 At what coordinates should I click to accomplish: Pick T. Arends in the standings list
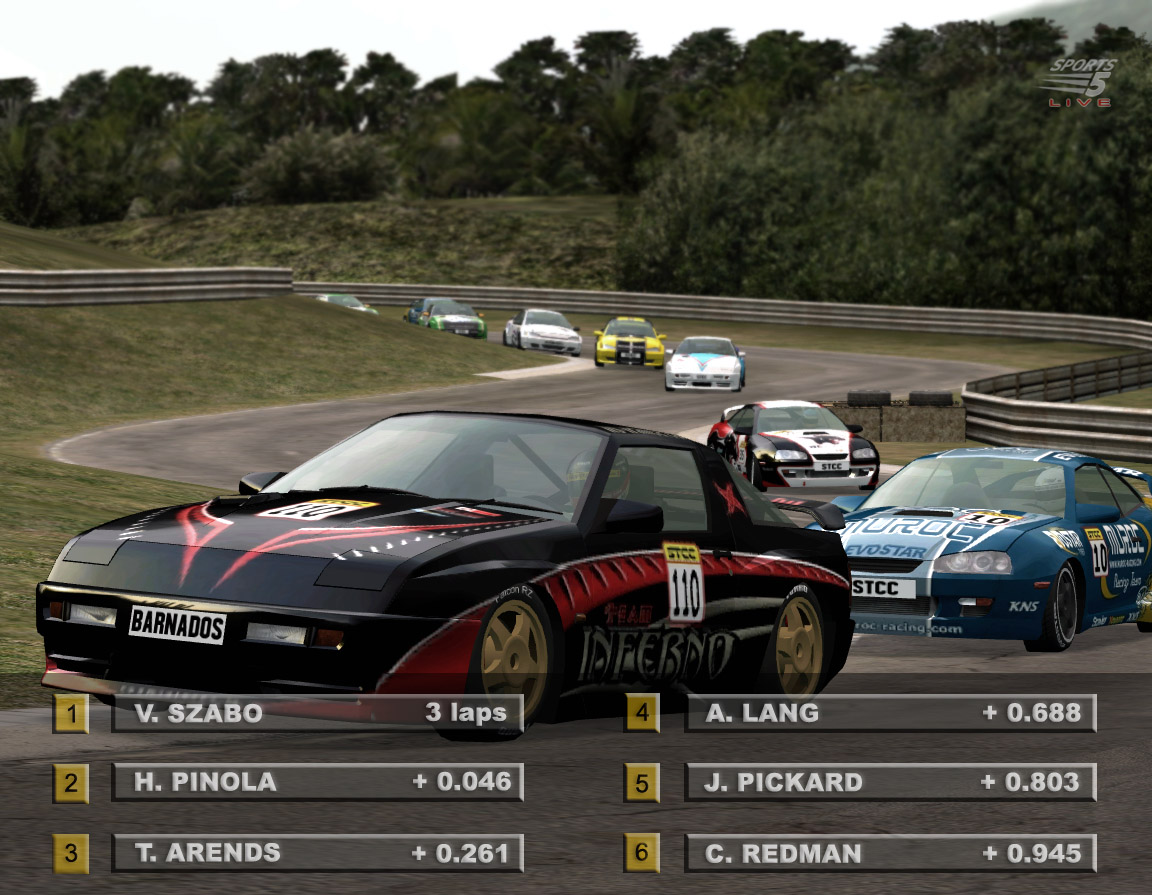click(x=317, y=853)
